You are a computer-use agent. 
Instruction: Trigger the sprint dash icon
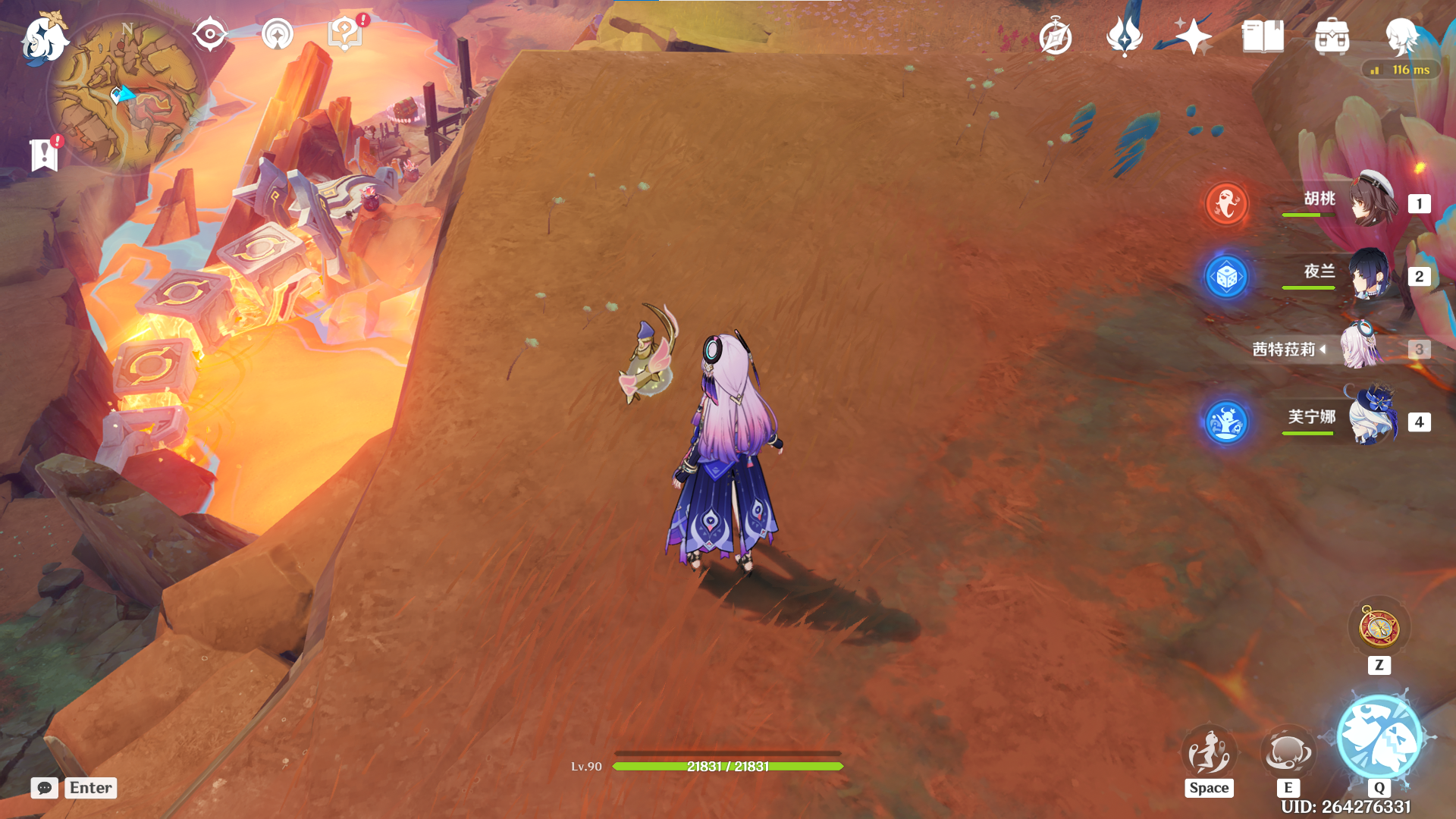point(1209,752)
